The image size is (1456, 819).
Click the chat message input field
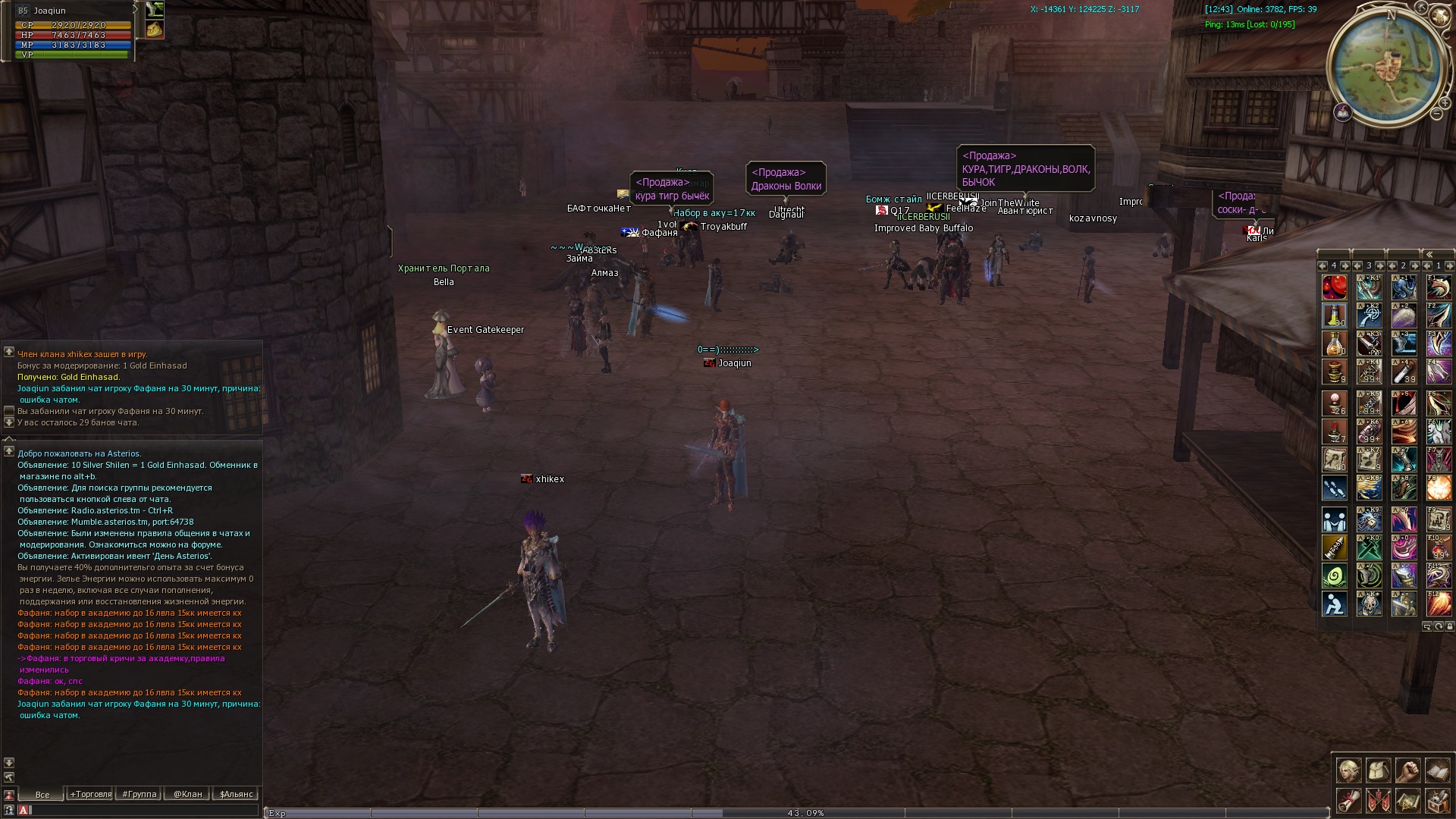click(144, 810)
